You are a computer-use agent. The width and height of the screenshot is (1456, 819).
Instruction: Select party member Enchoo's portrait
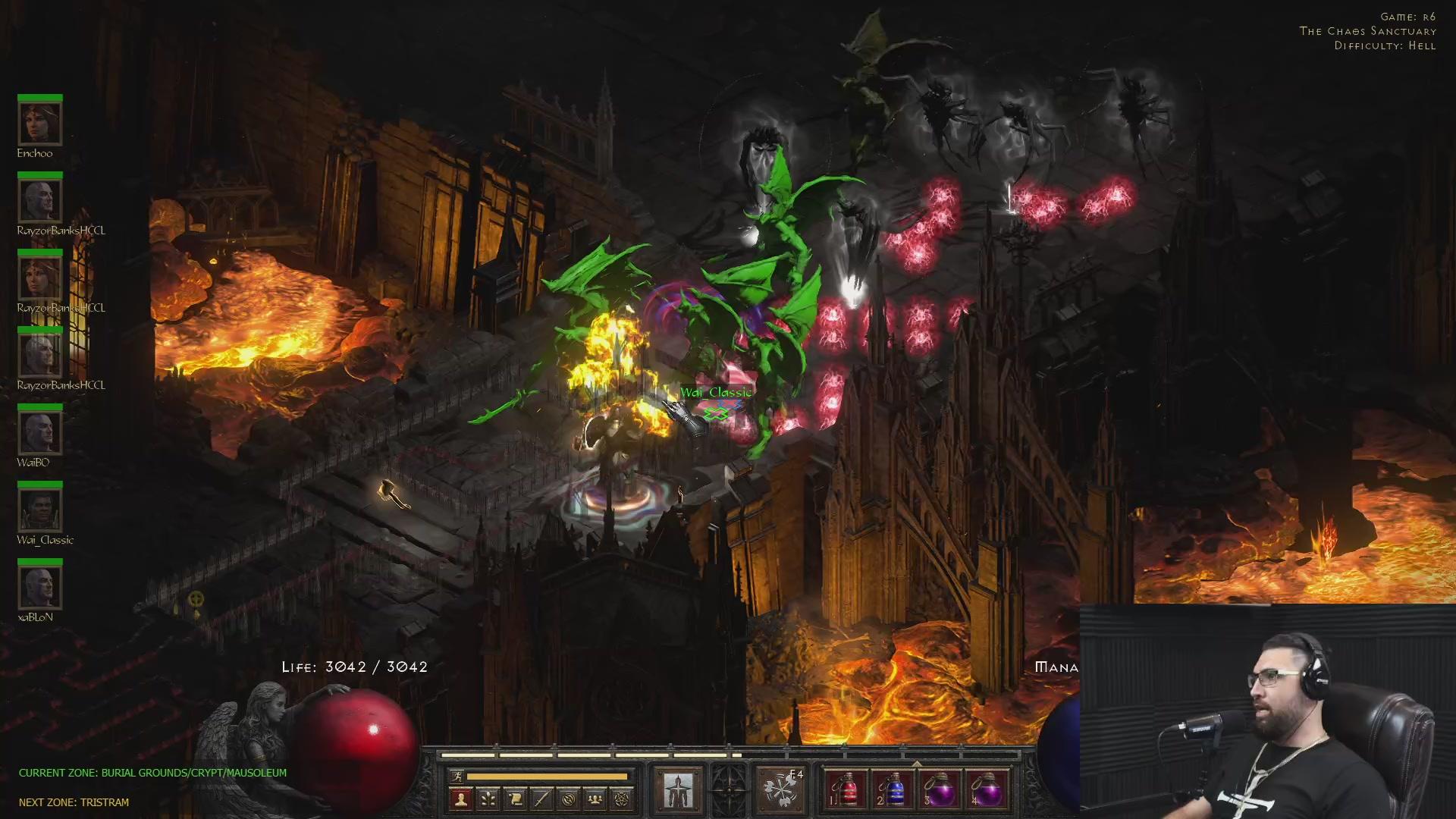click(x=39, y=123)
